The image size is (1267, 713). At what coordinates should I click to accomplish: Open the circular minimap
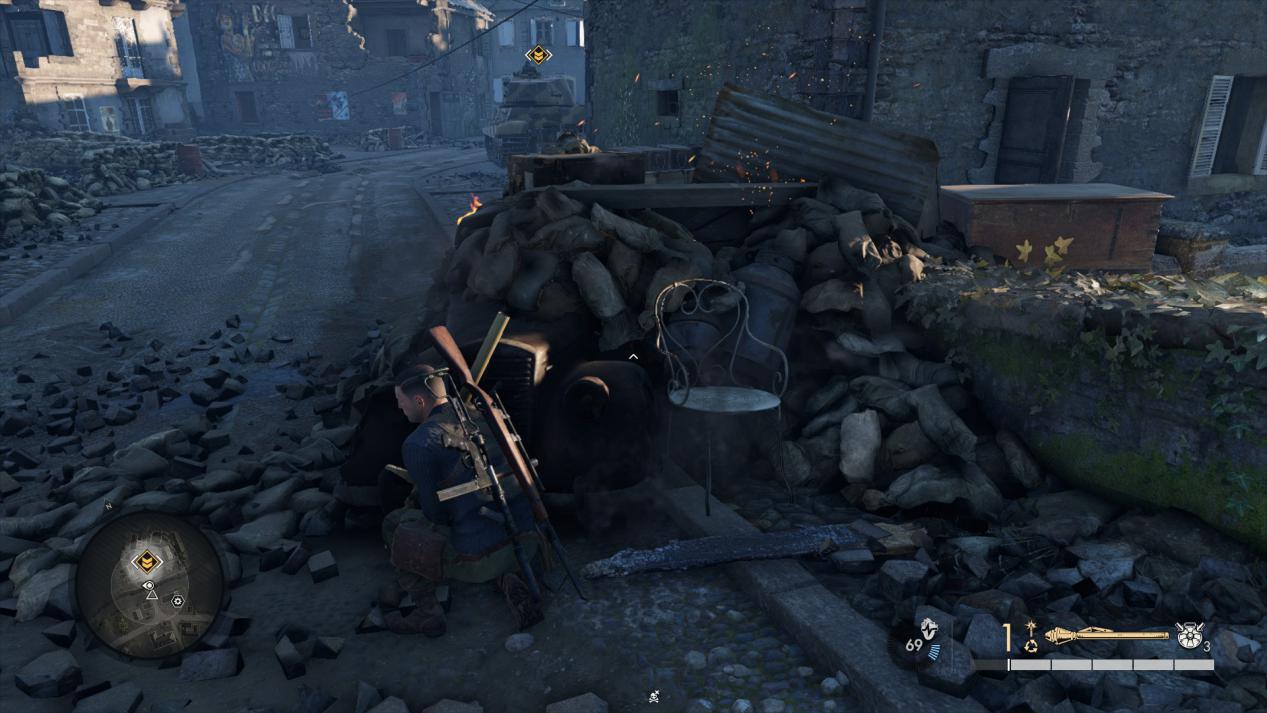pyautogui.click(x=150, y=585)
